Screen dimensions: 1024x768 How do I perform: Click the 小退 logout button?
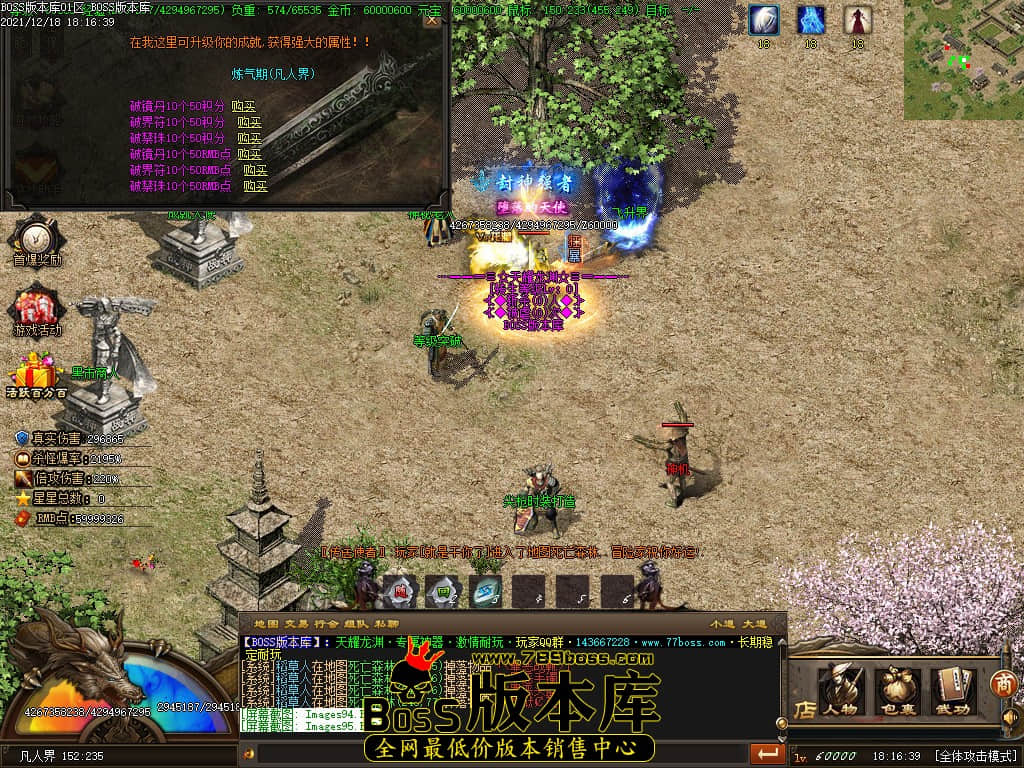coord(721,624)
